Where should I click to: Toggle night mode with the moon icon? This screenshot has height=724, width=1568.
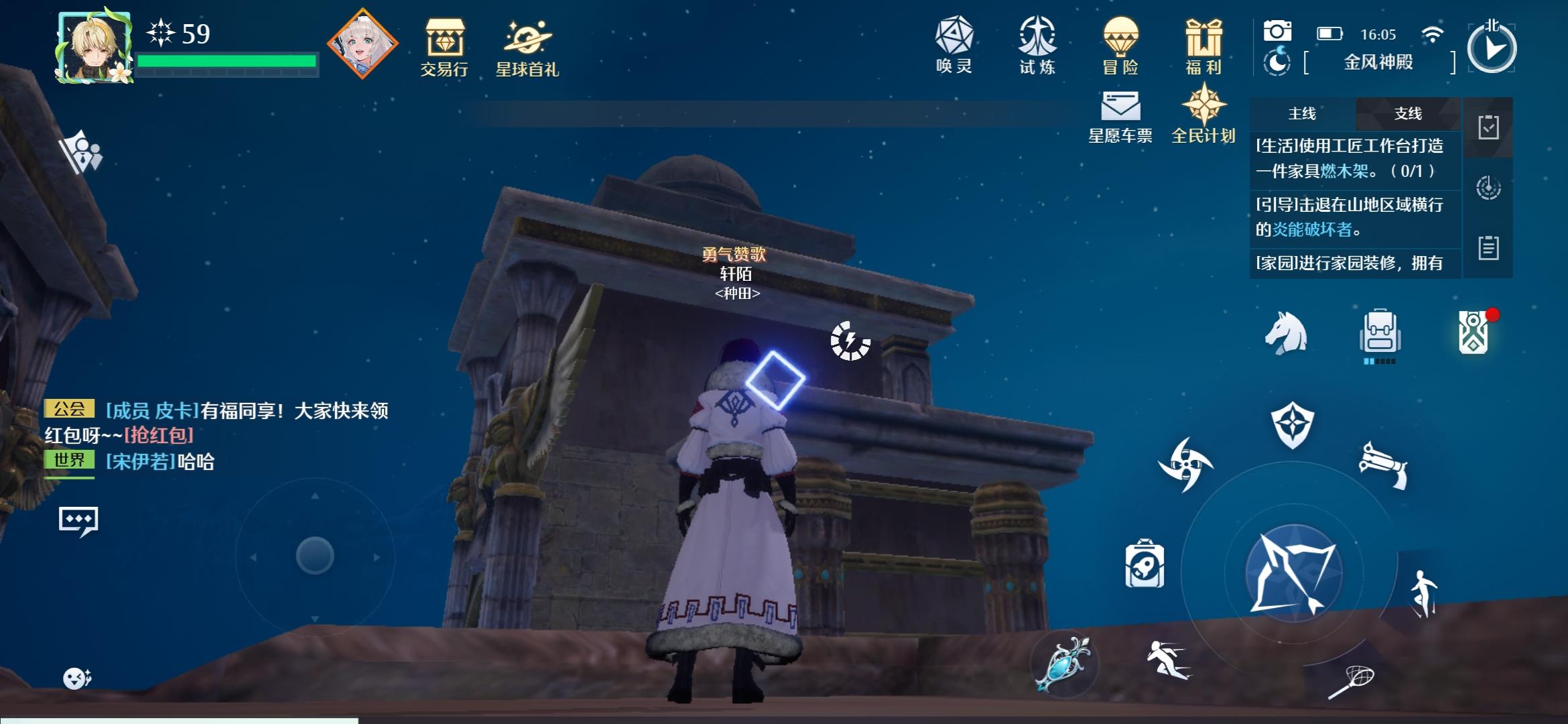click(x=1279, y=64)
